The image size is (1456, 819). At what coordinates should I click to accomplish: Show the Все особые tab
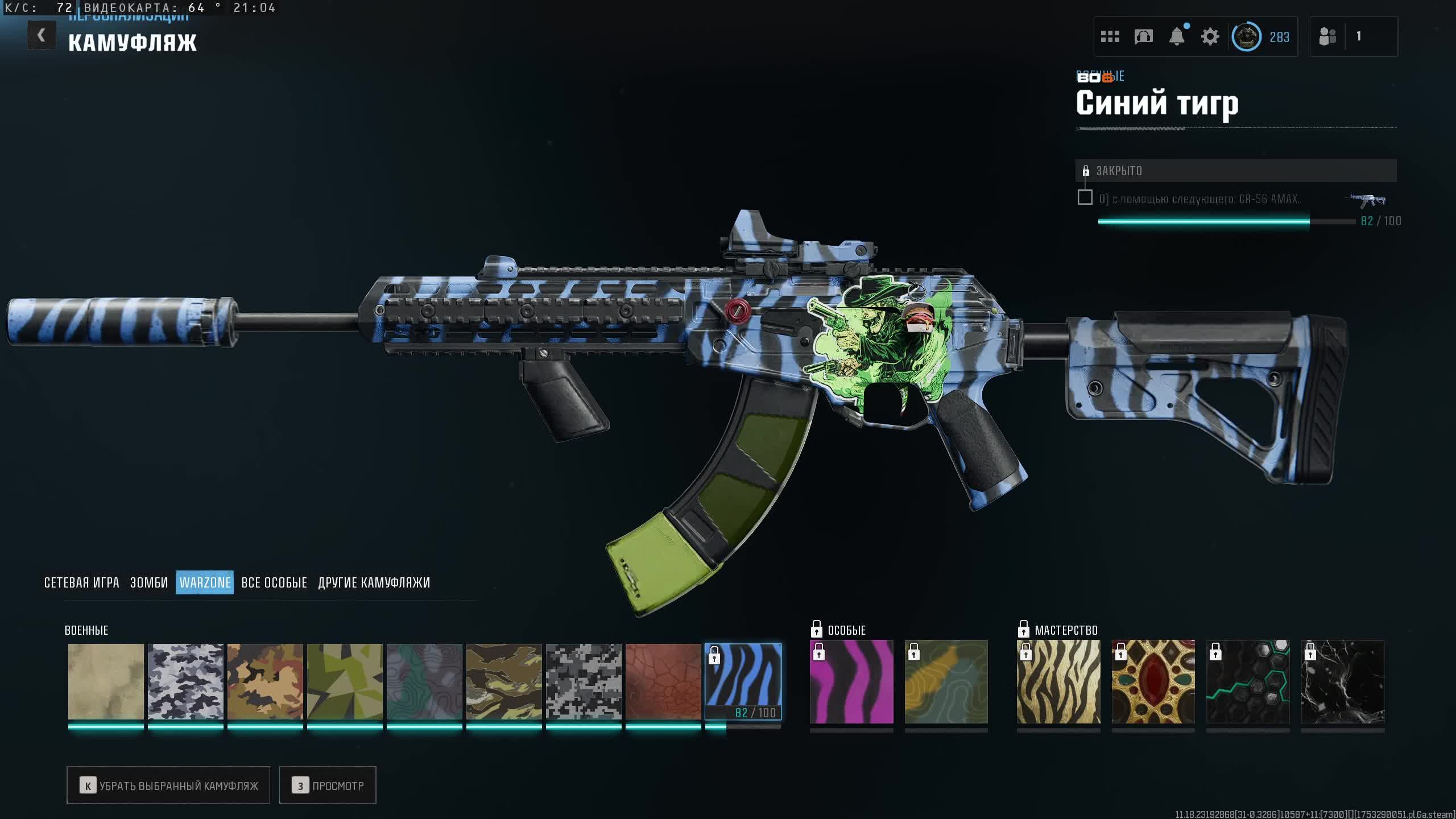[x=274, y=582]
